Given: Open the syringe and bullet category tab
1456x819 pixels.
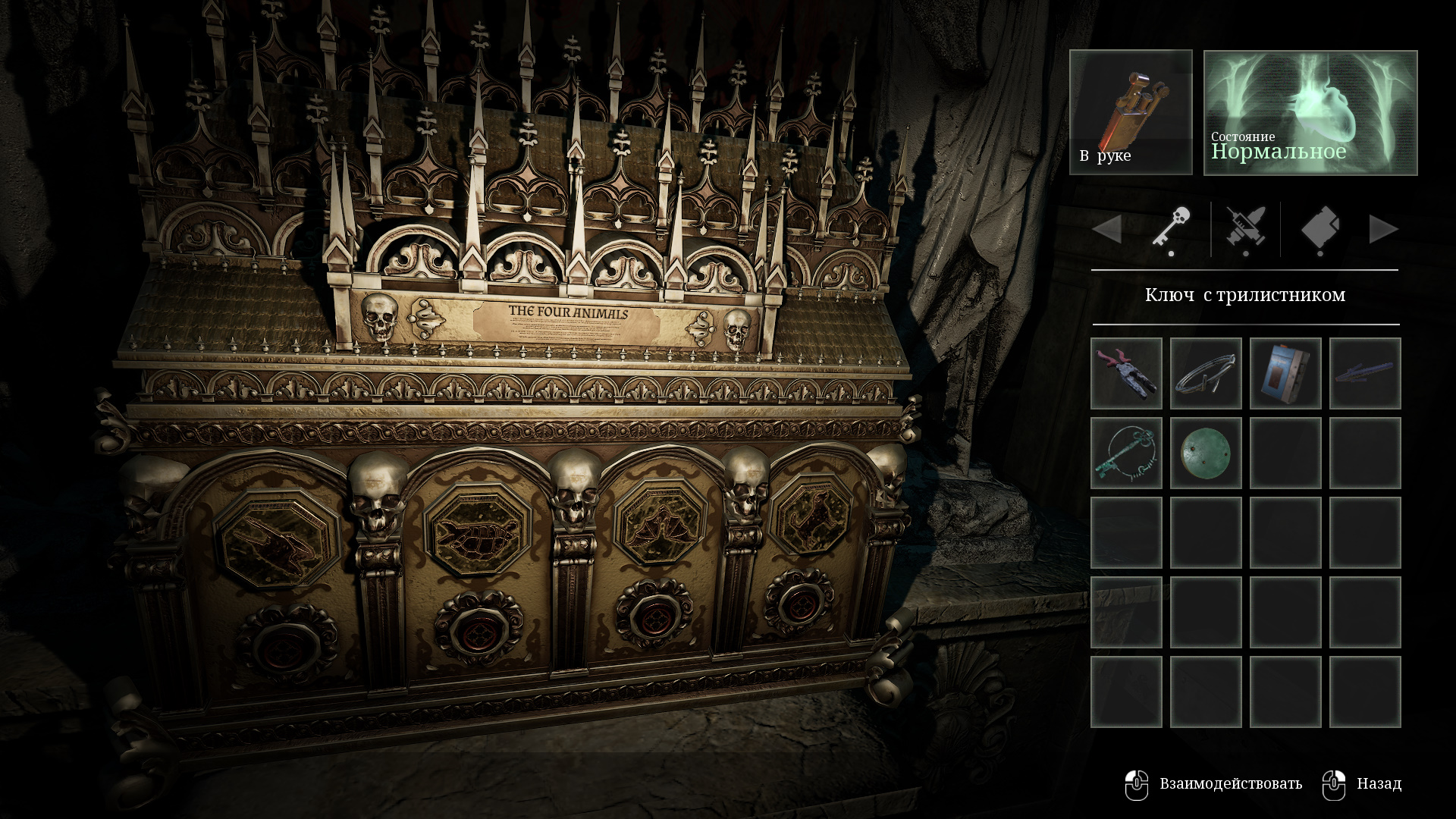Looking at the screenshot, I should point(1245,229).
